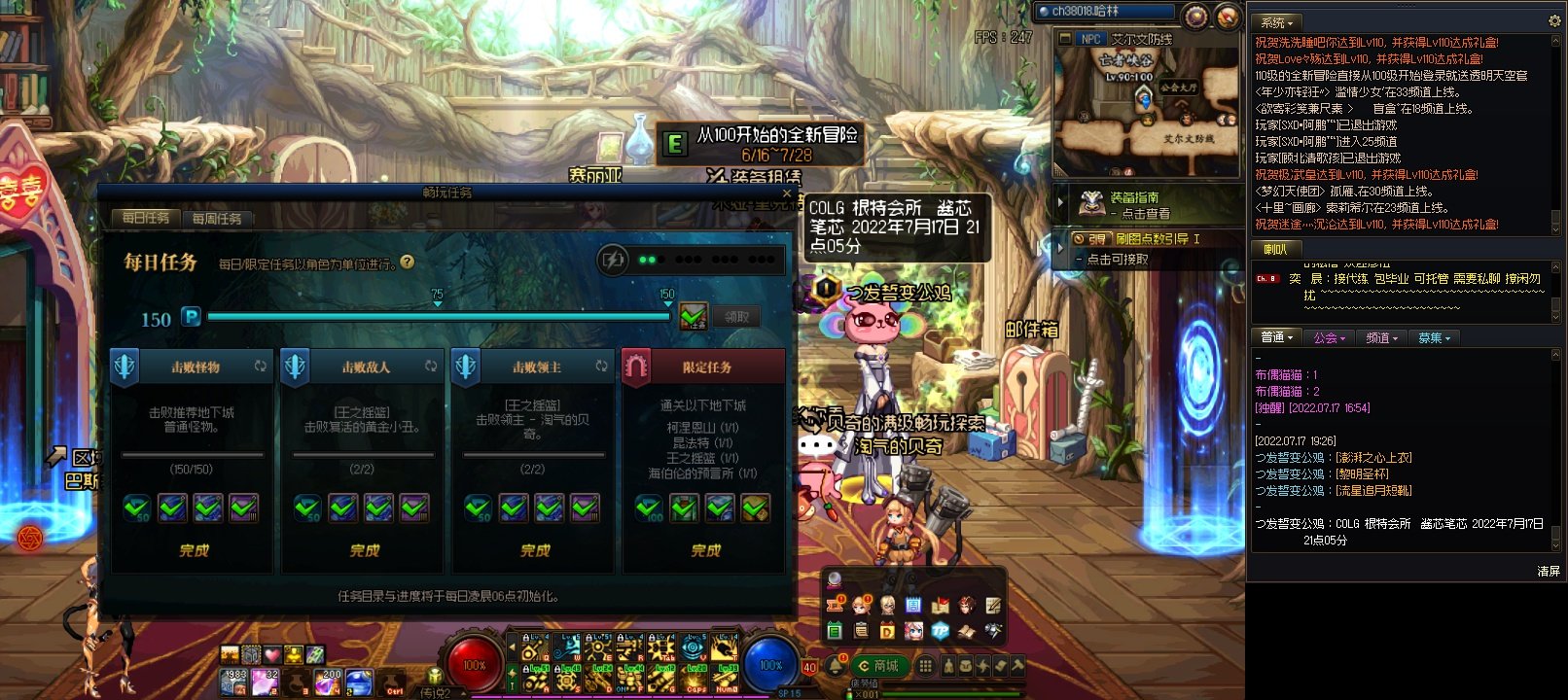
Task: Select the 募集 recruit chat tab
Action: pyautogui.click(x=1434, y=338)
